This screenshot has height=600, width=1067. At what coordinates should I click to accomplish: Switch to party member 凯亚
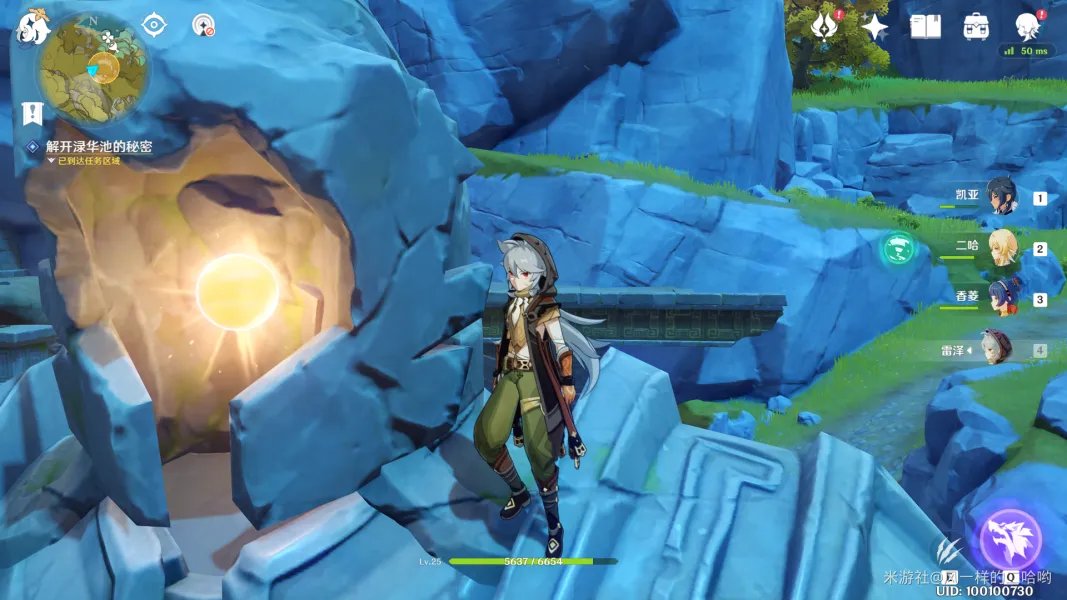(x=1001, y=196)
